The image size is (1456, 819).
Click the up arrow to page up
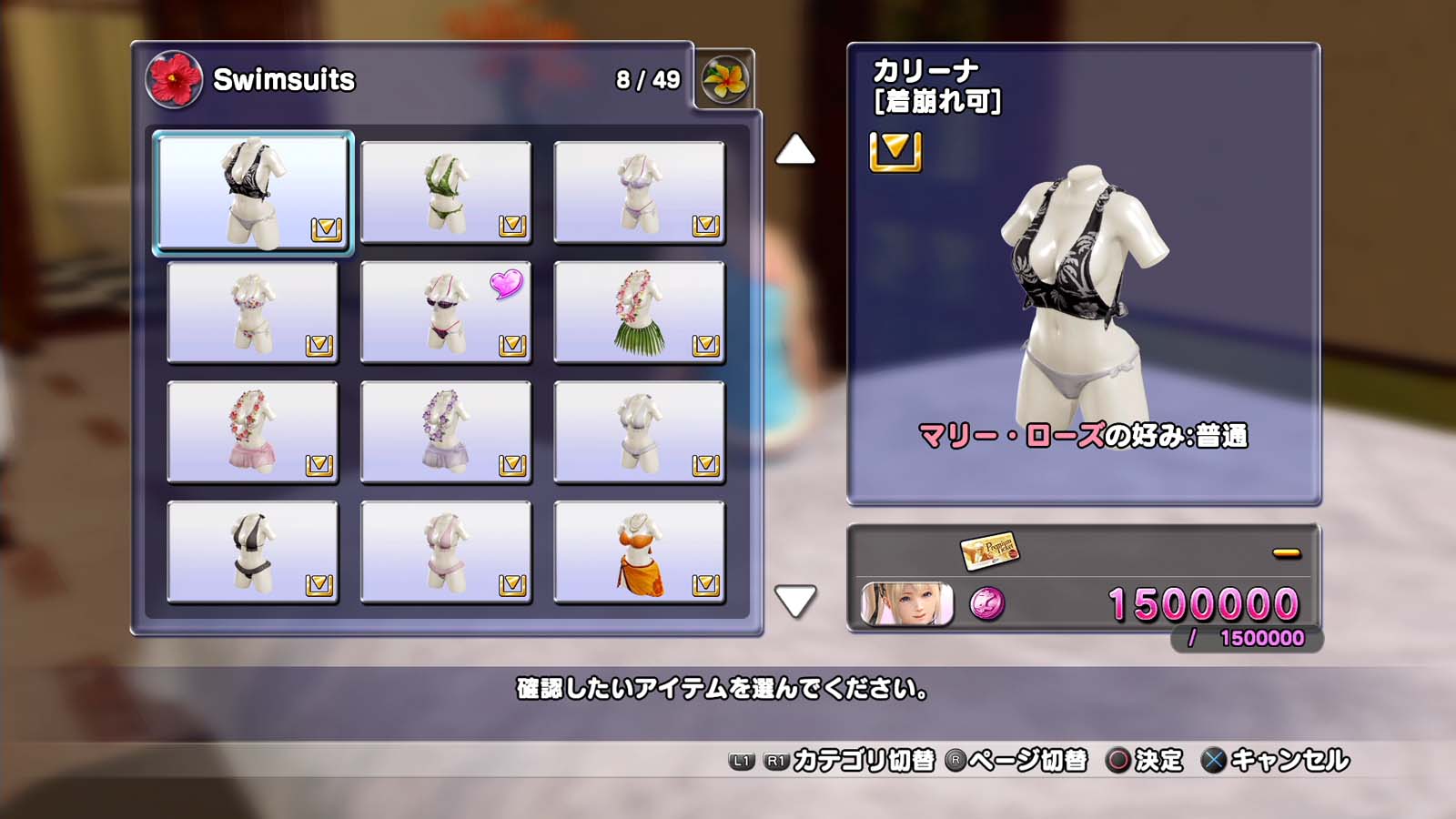(x=795, y=150)
